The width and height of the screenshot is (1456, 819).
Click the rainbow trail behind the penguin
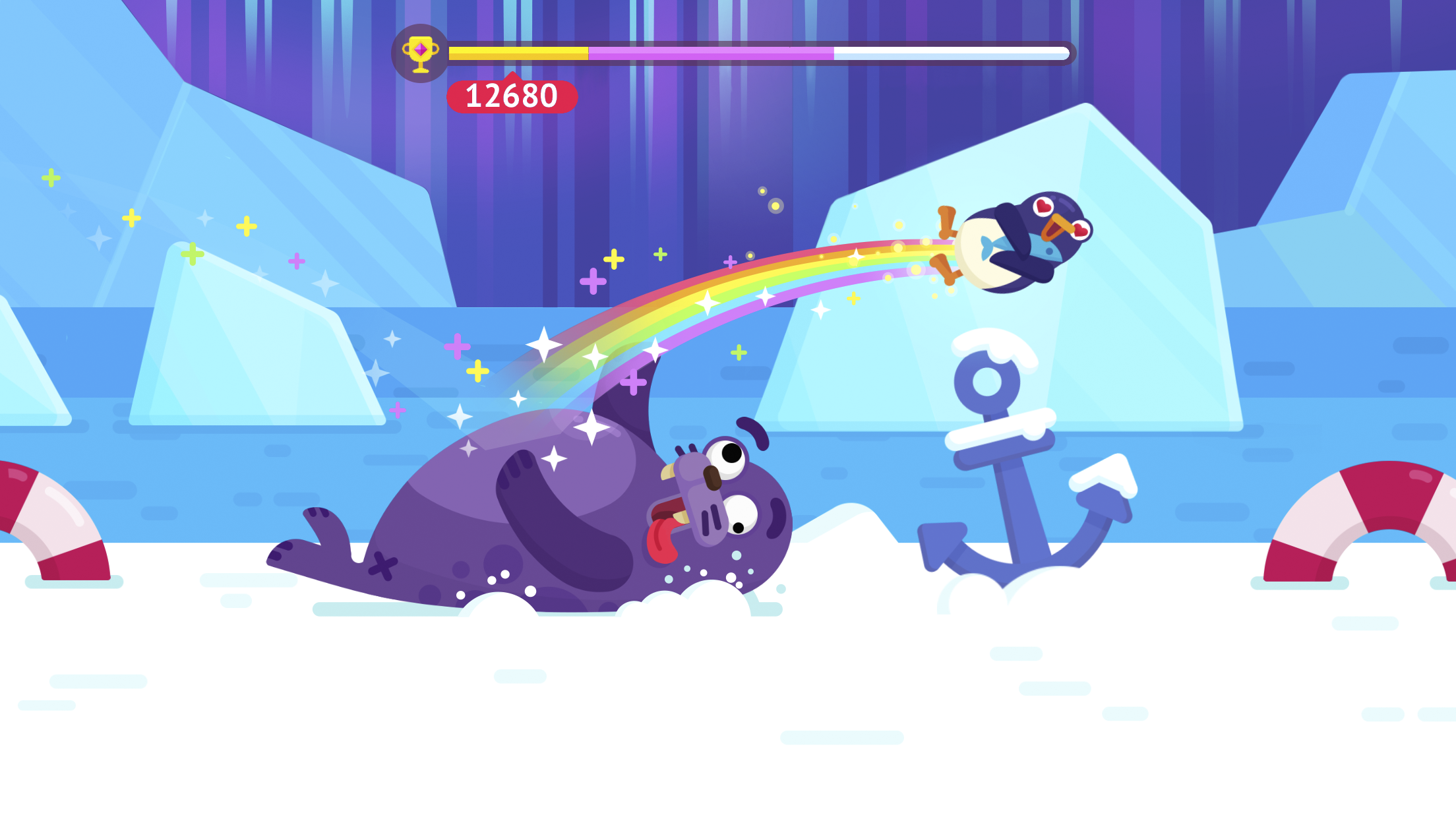point(758,284)
